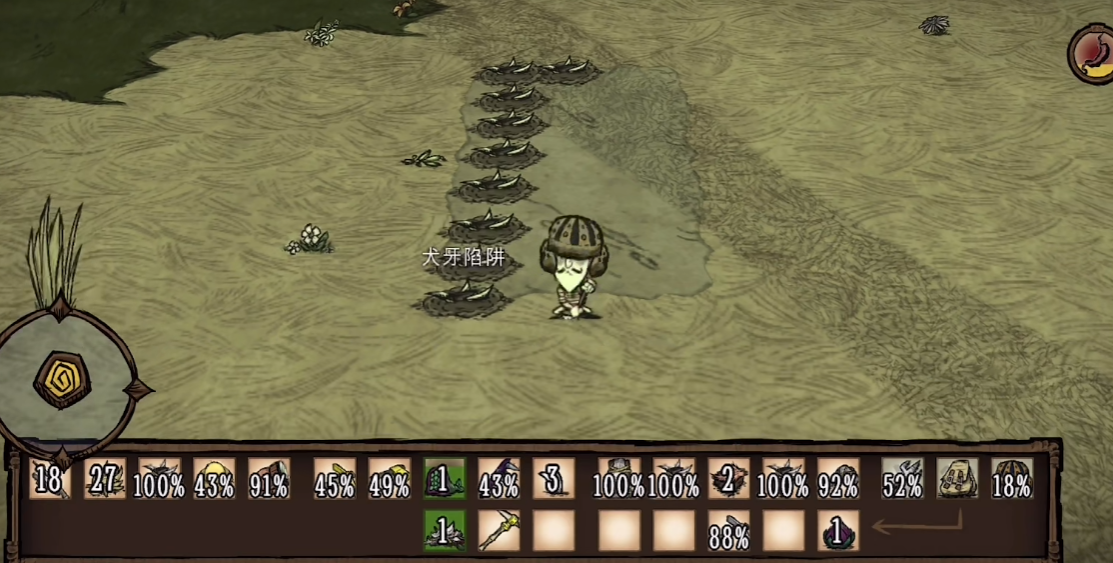Choose the 91% durability tool slot
The height and width of the screenshot is (563, 1113).
coord(269,479)
